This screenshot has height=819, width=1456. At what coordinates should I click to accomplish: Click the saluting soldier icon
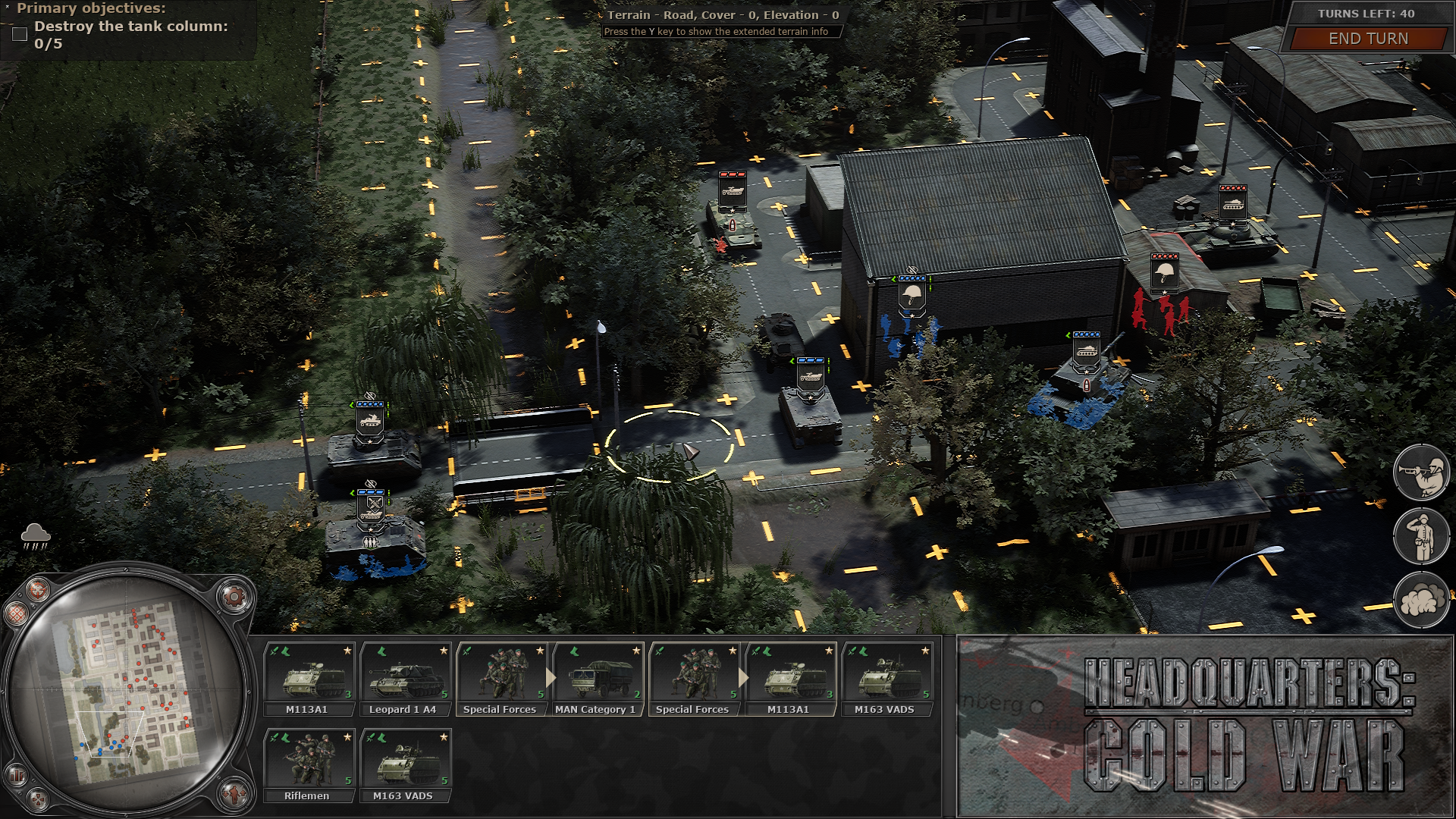[1420, 536]
